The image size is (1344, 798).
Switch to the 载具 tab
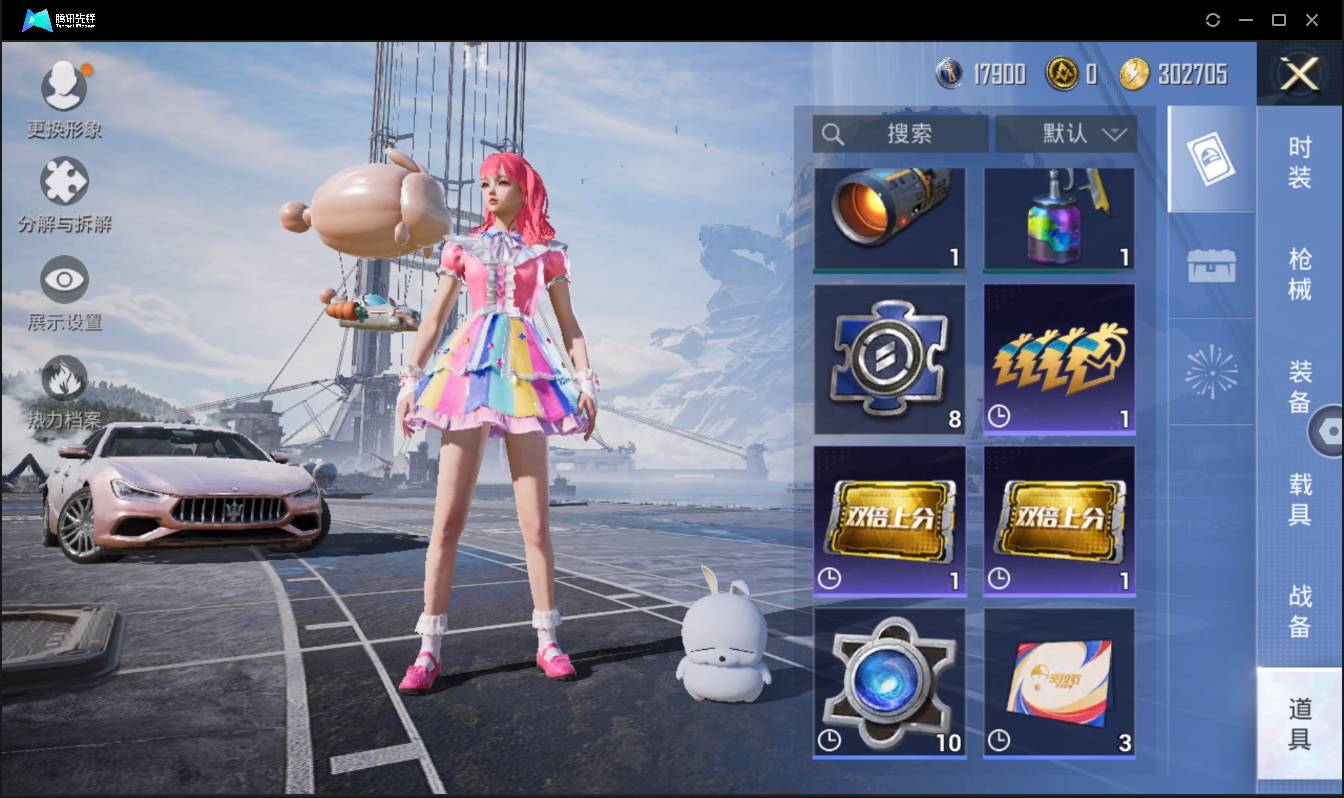[1299, 498]
